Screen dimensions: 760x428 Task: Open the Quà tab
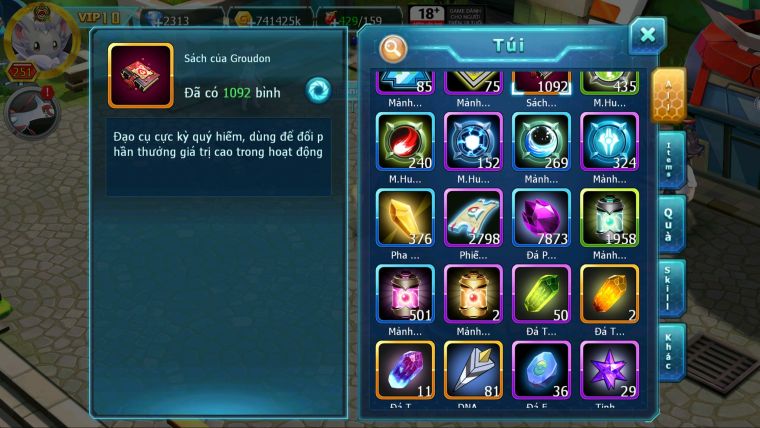671,224
